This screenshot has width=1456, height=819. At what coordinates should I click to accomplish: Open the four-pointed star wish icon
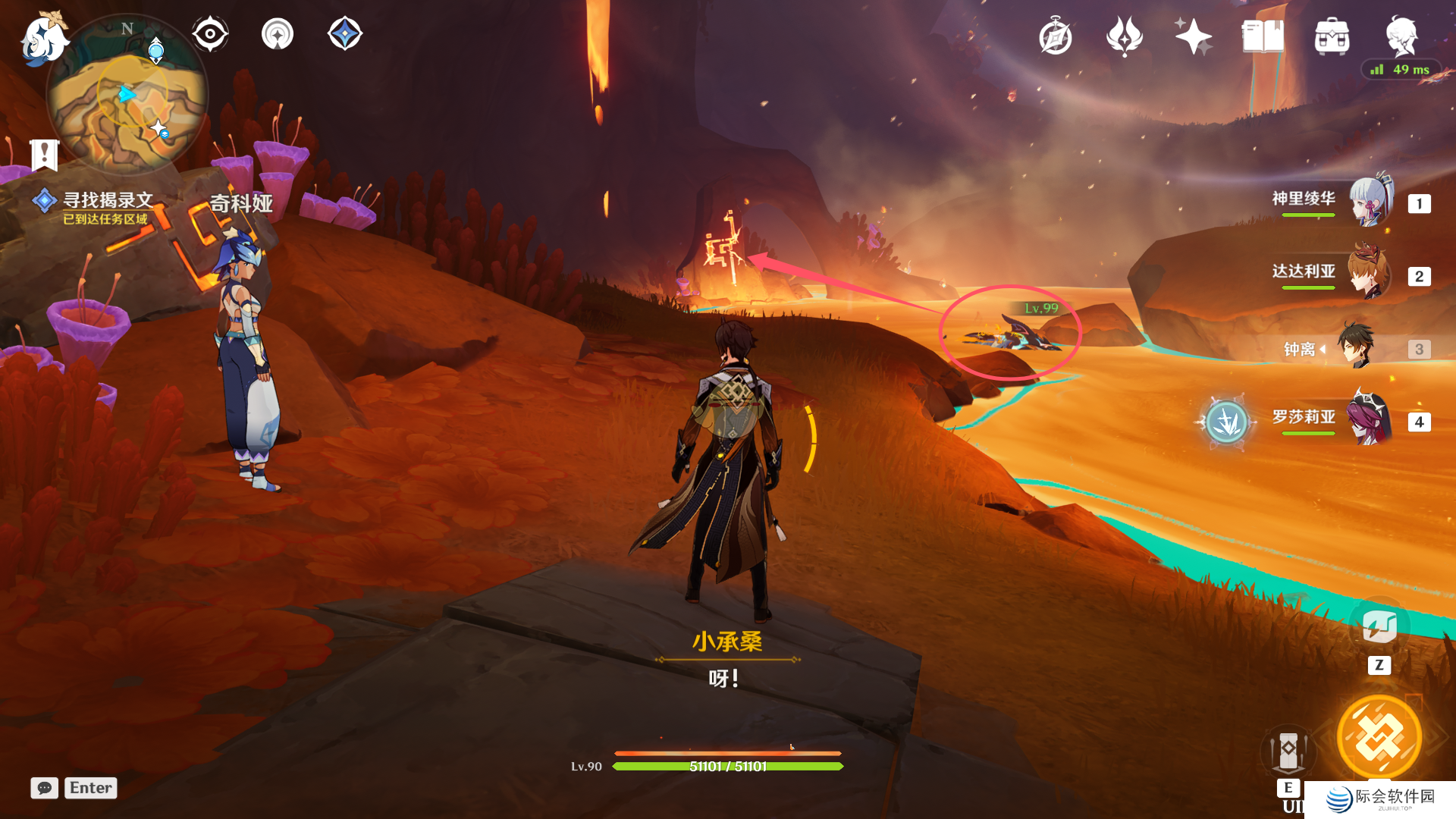coord(1193,36)
